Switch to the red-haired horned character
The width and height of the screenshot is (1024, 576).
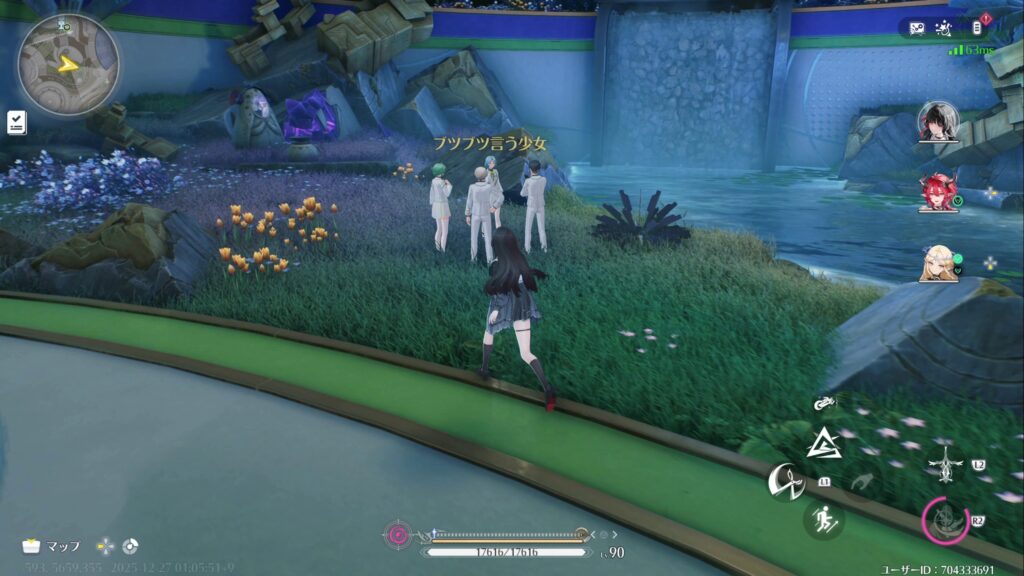(x=938, y=191)
